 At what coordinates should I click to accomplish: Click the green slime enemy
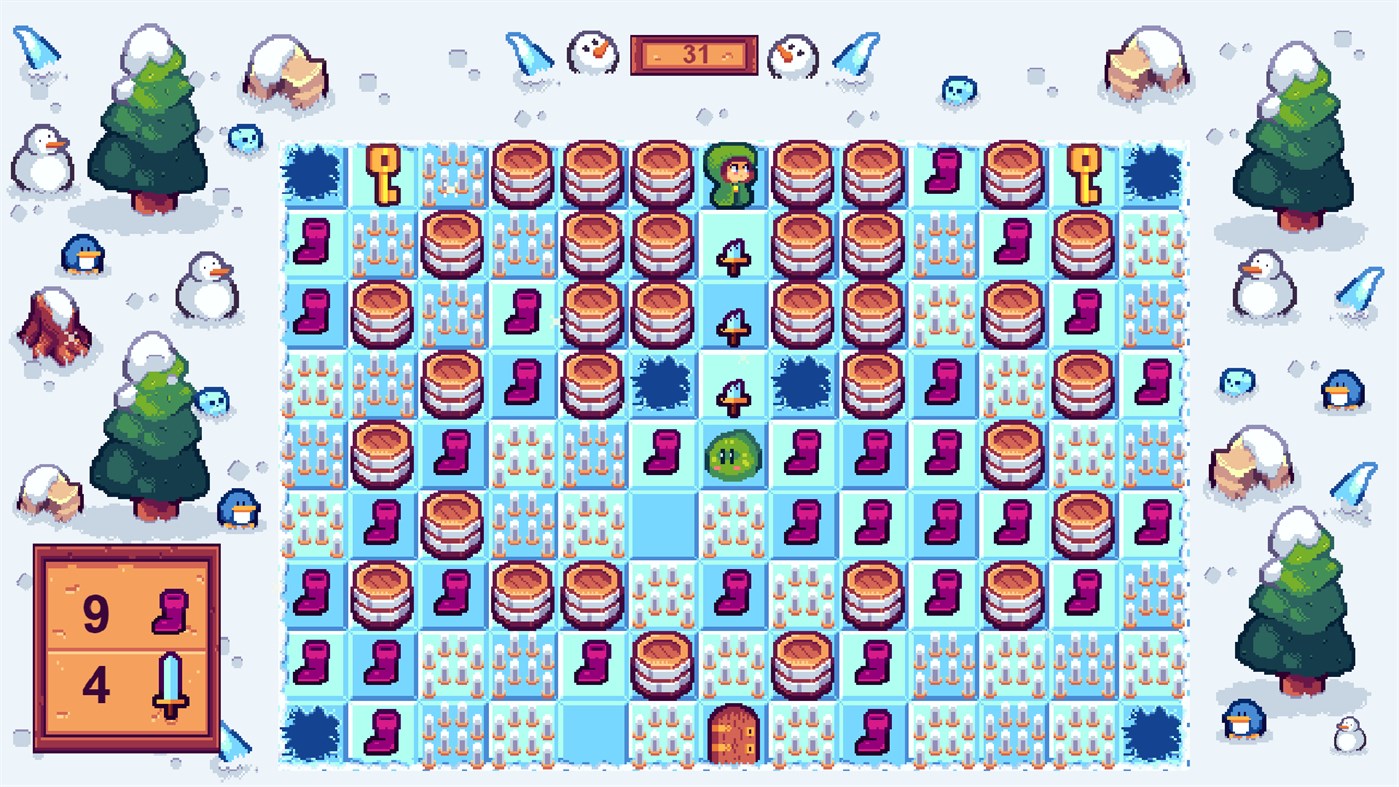tap(735, 455)
